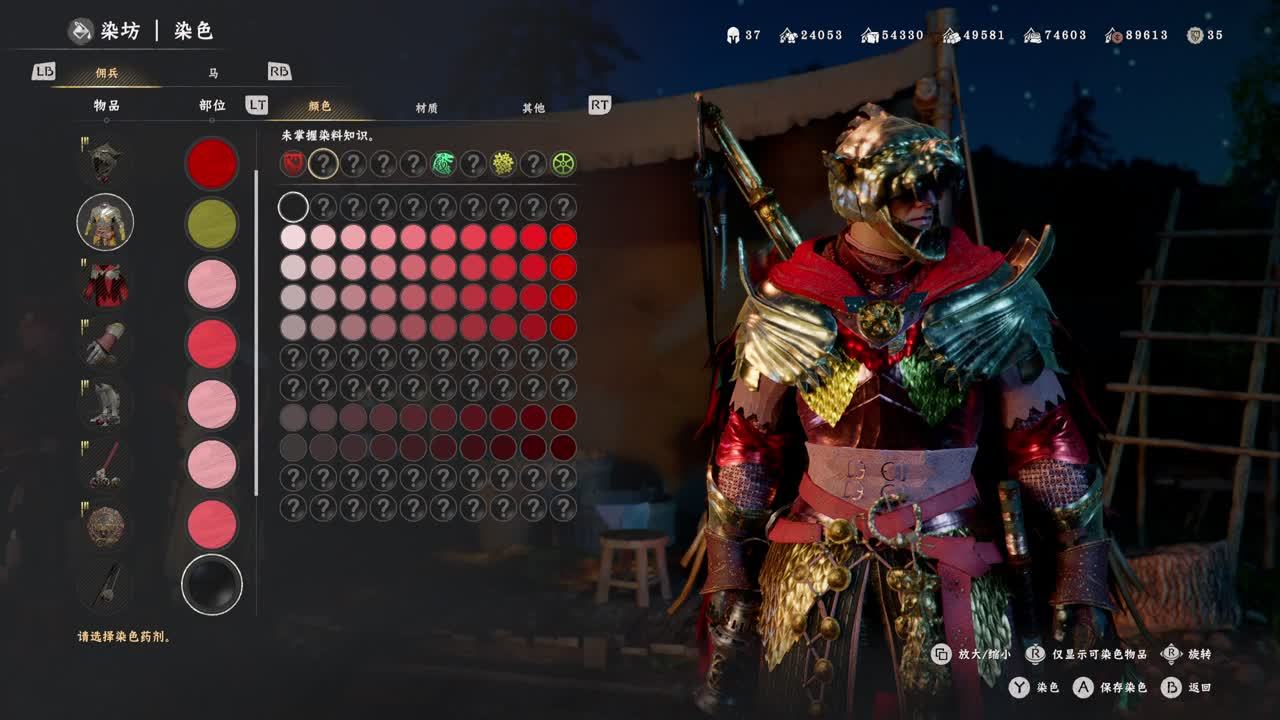The width and height of the screenshot is (1280, 720).
Task: Choose the olive green part swatch
Action: 212,223
